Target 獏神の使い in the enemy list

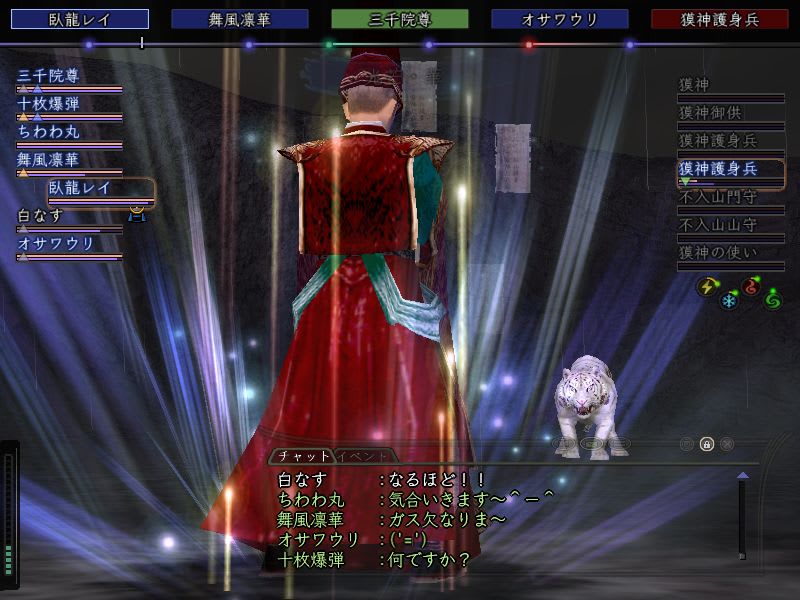718,253
